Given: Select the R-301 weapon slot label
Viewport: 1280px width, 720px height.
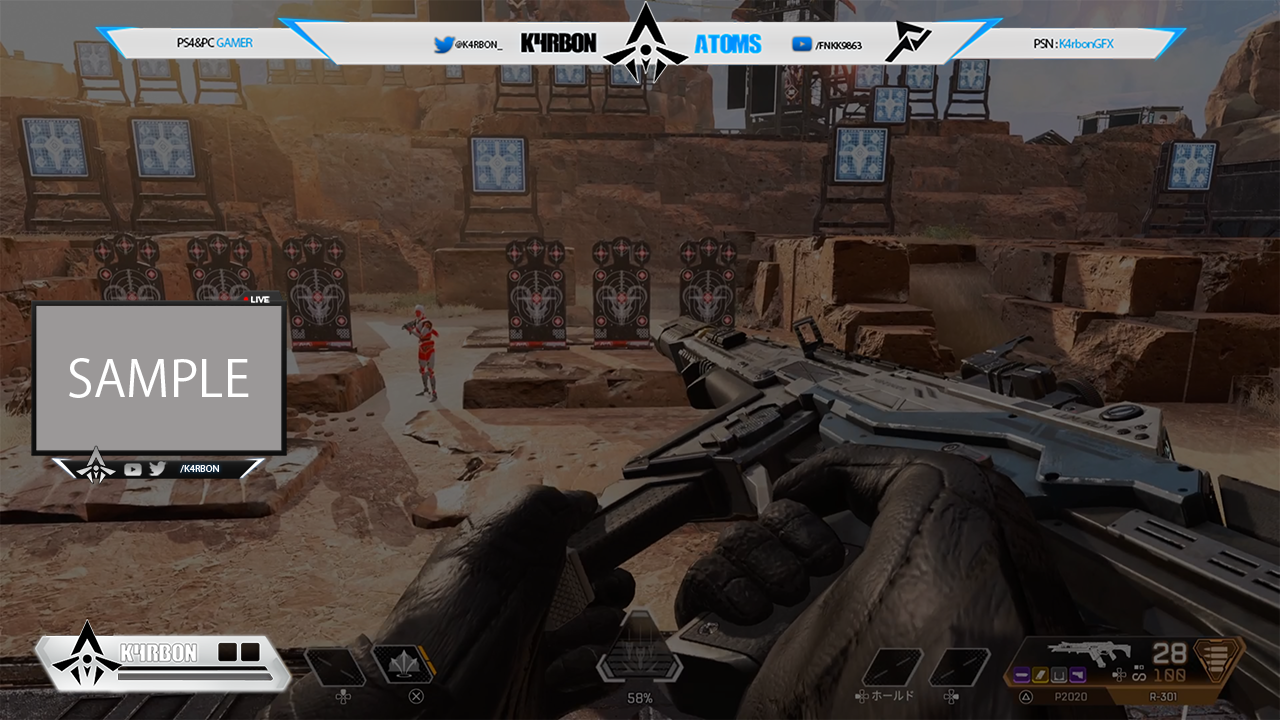Looking at the screenshot, I should click(1165, 696).
